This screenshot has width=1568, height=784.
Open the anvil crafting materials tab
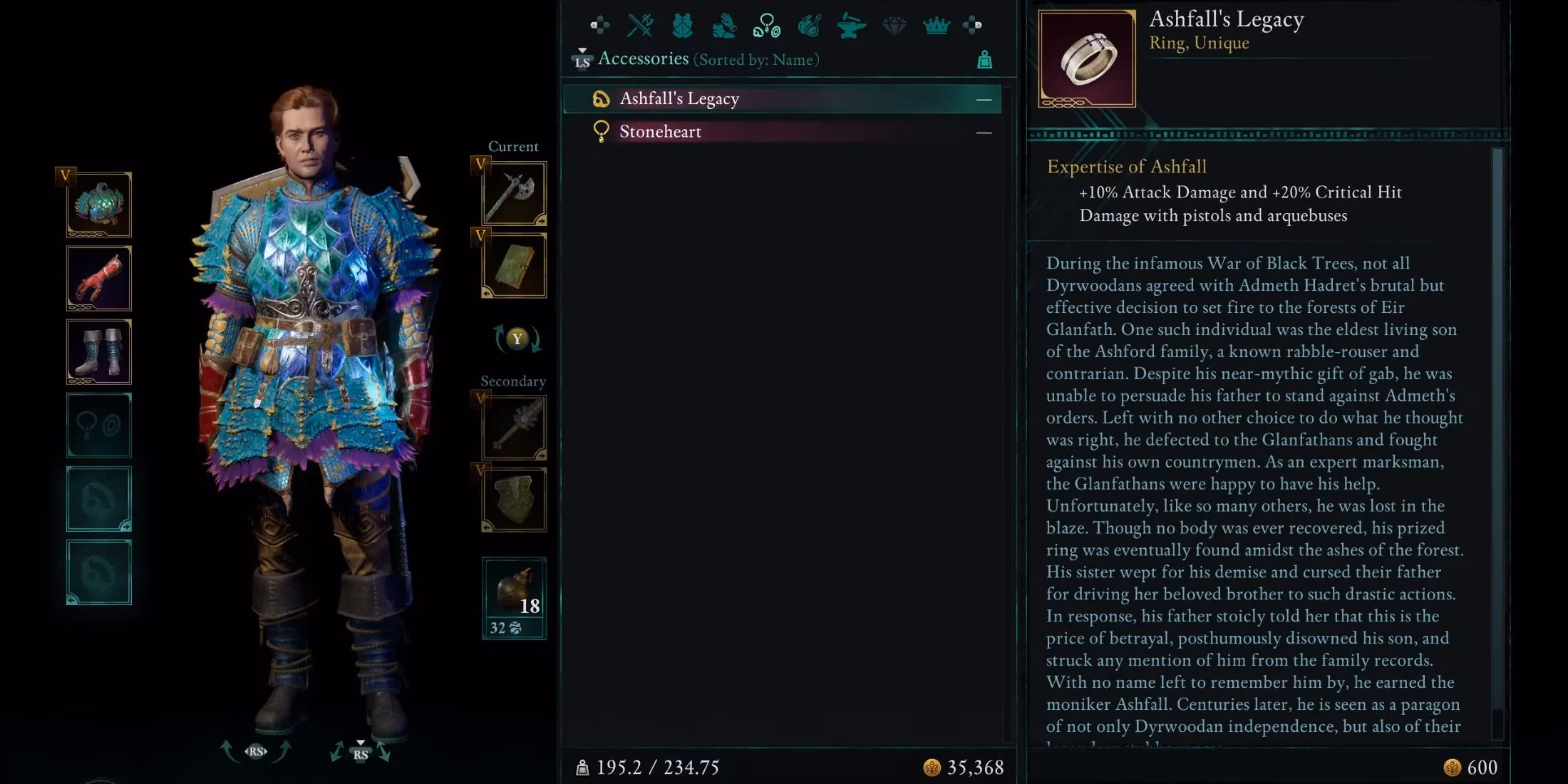tap(851, 26)
